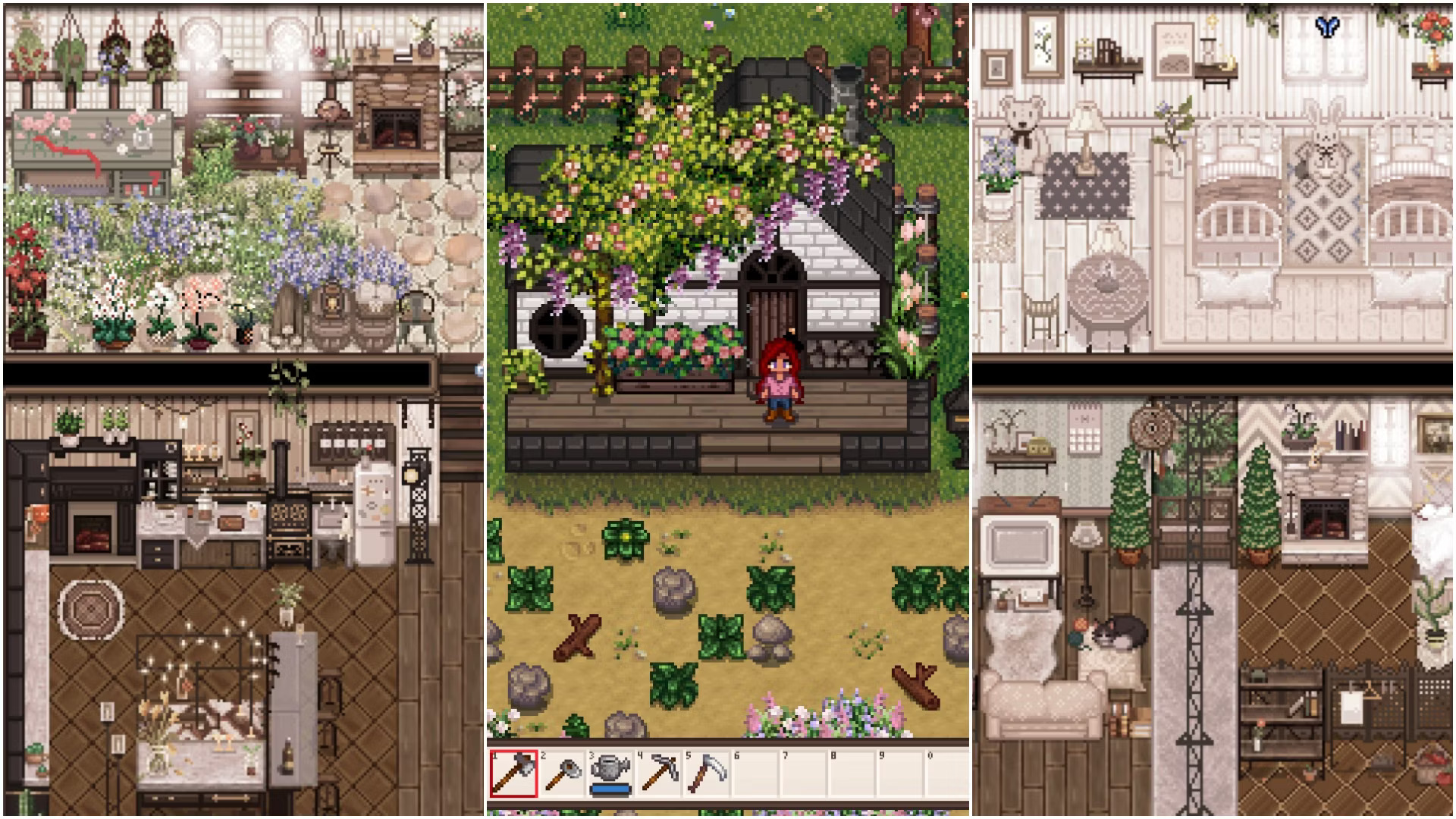This screenshot has width=1456, height=819.
Task: Click empty hotbar slot number 9
Action: (899, 773)
